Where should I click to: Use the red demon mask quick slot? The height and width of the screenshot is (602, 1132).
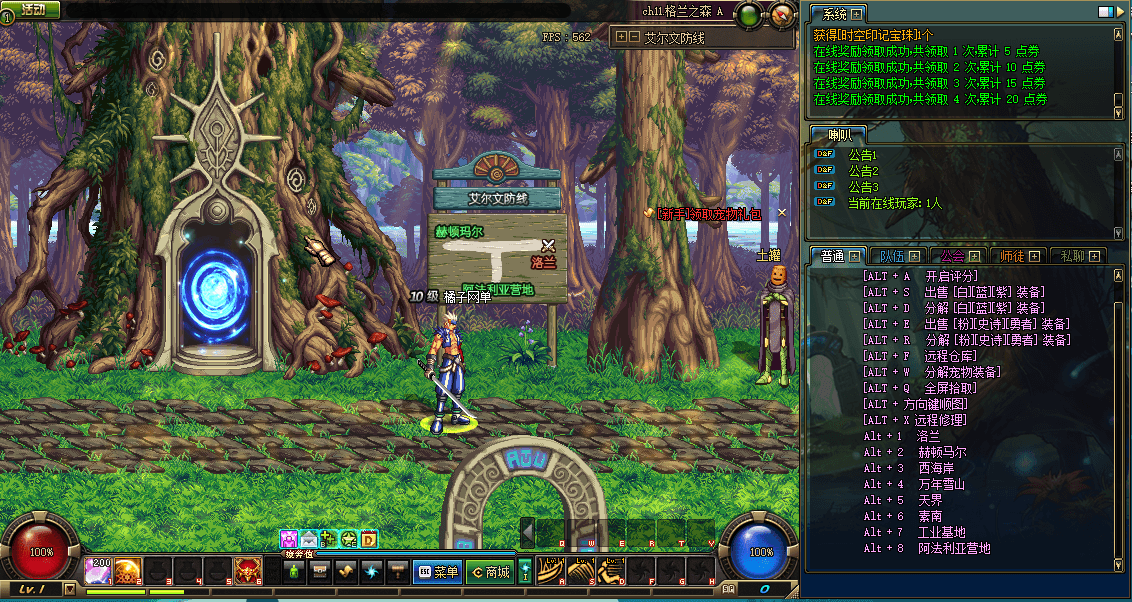tap(246, 571)
